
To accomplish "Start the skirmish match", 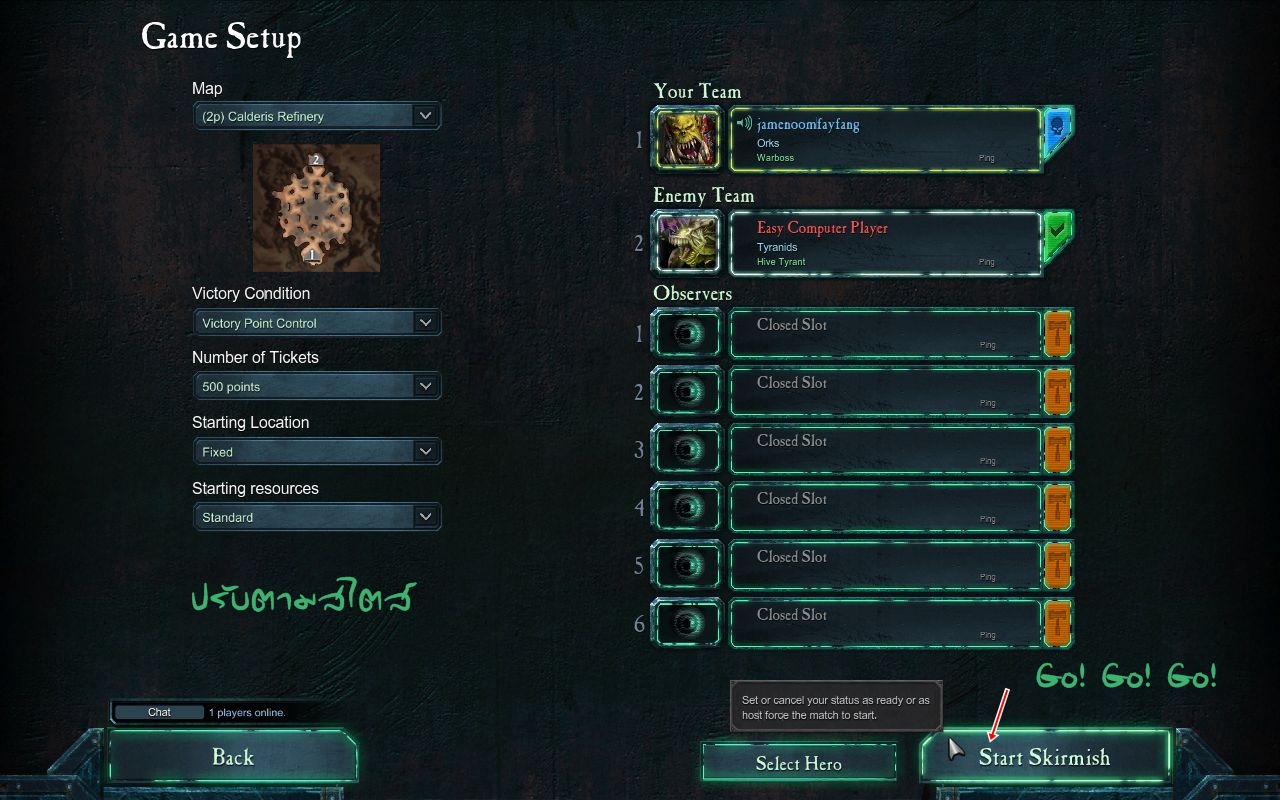I will click(1044, 757).
